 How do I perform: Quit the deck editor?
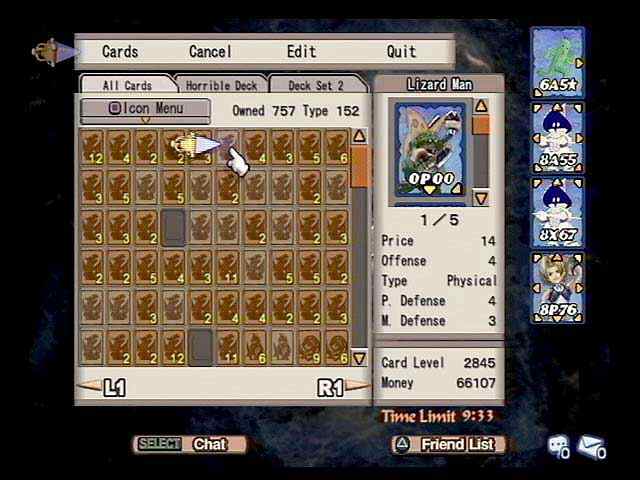401,51
